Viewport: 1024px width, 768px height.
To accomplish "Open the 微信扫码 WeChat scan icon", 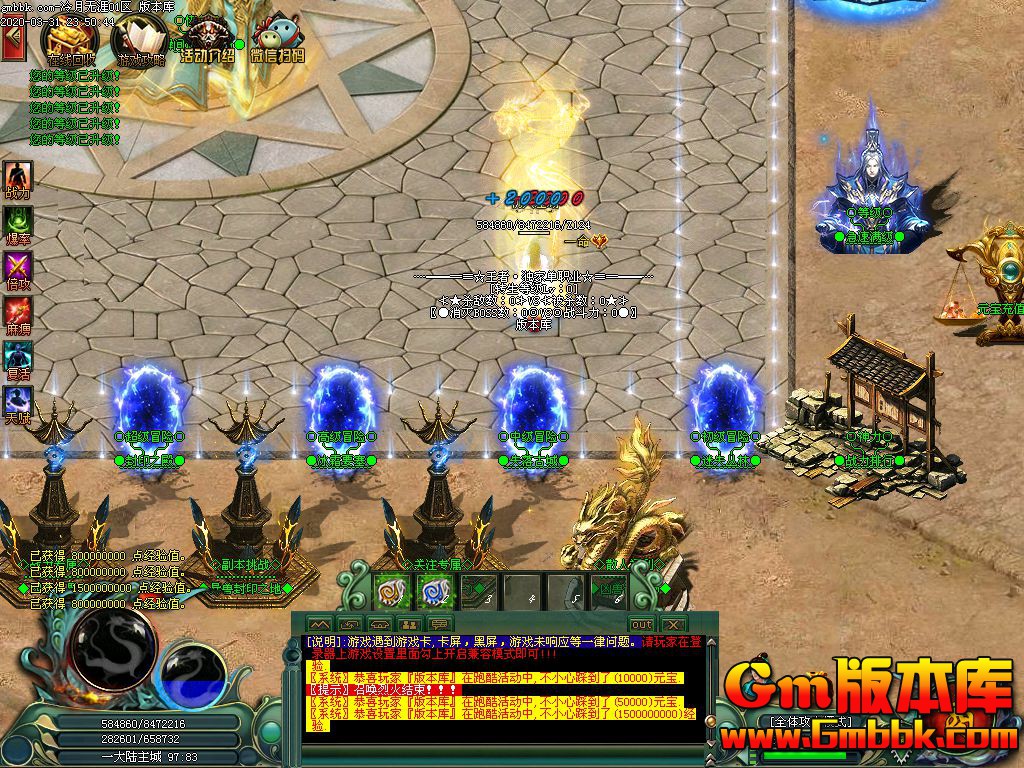I will pyautogui.click(x=275, y=40).
